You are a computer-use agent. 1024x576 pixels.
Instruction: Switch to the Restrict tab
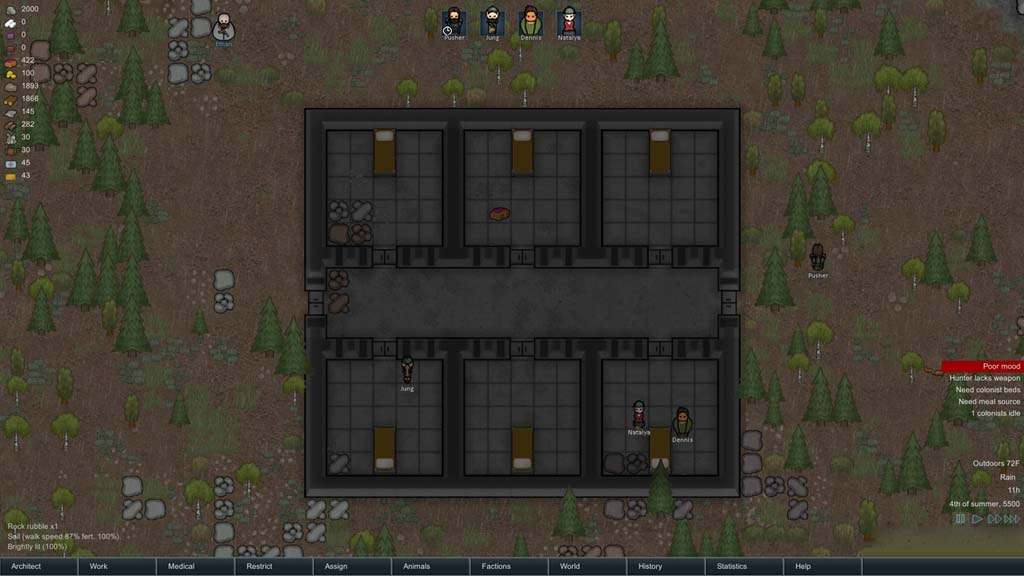[x=273, y=566]
